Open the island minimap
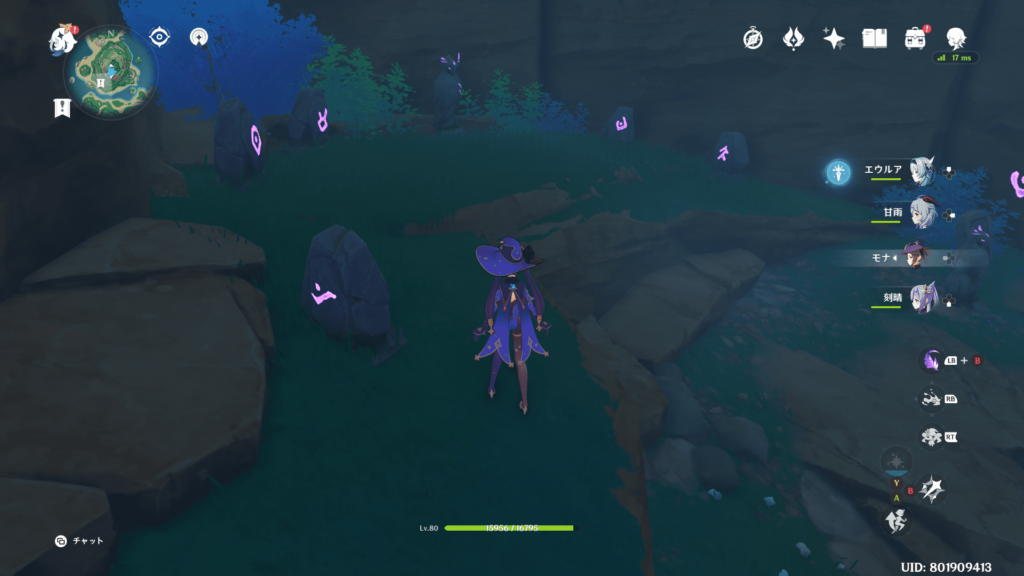This screenshot has height=576, width=1024. click(111, 71)
